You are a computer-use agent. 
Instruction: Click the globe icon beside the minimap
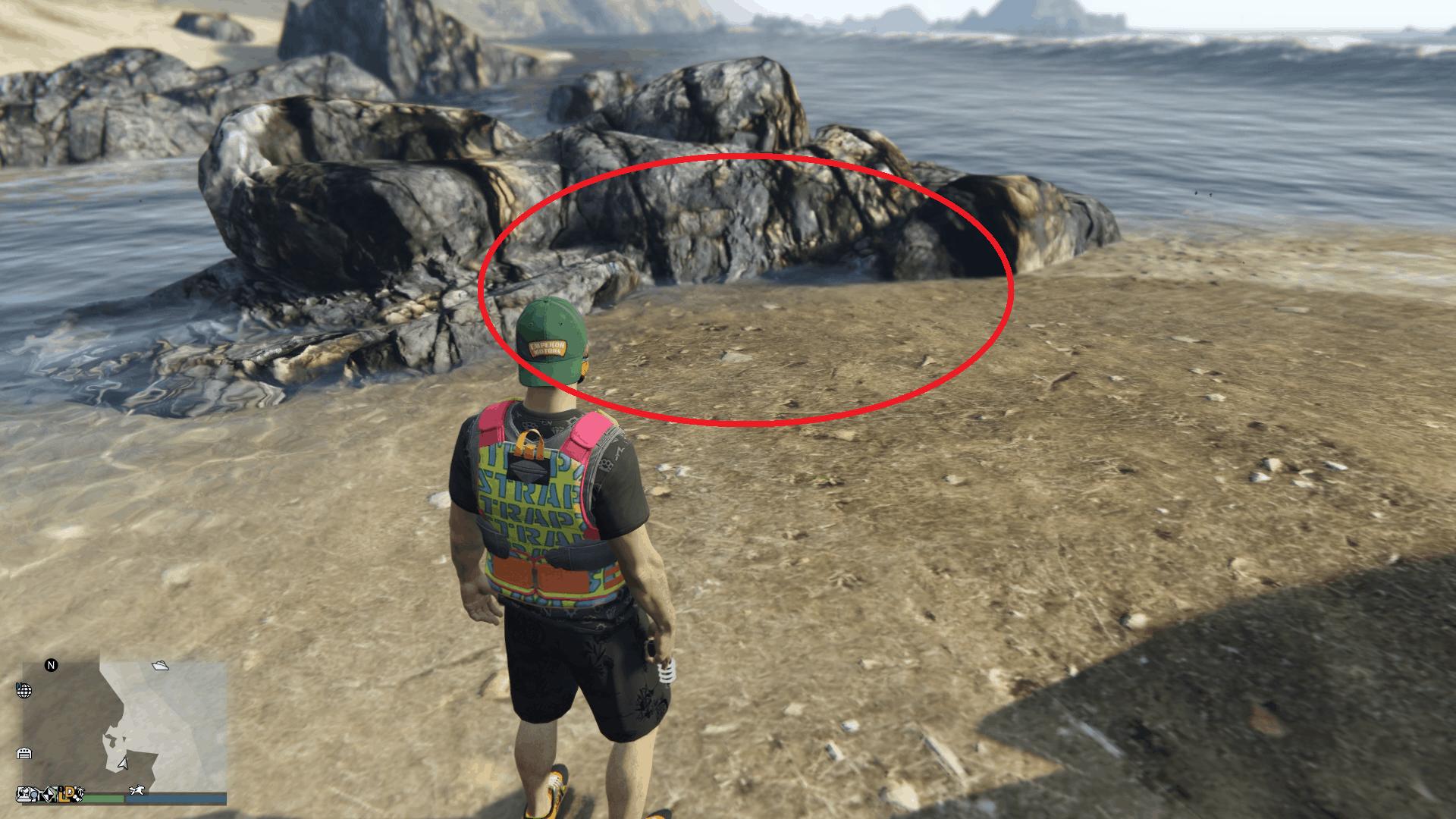(24, 690)
